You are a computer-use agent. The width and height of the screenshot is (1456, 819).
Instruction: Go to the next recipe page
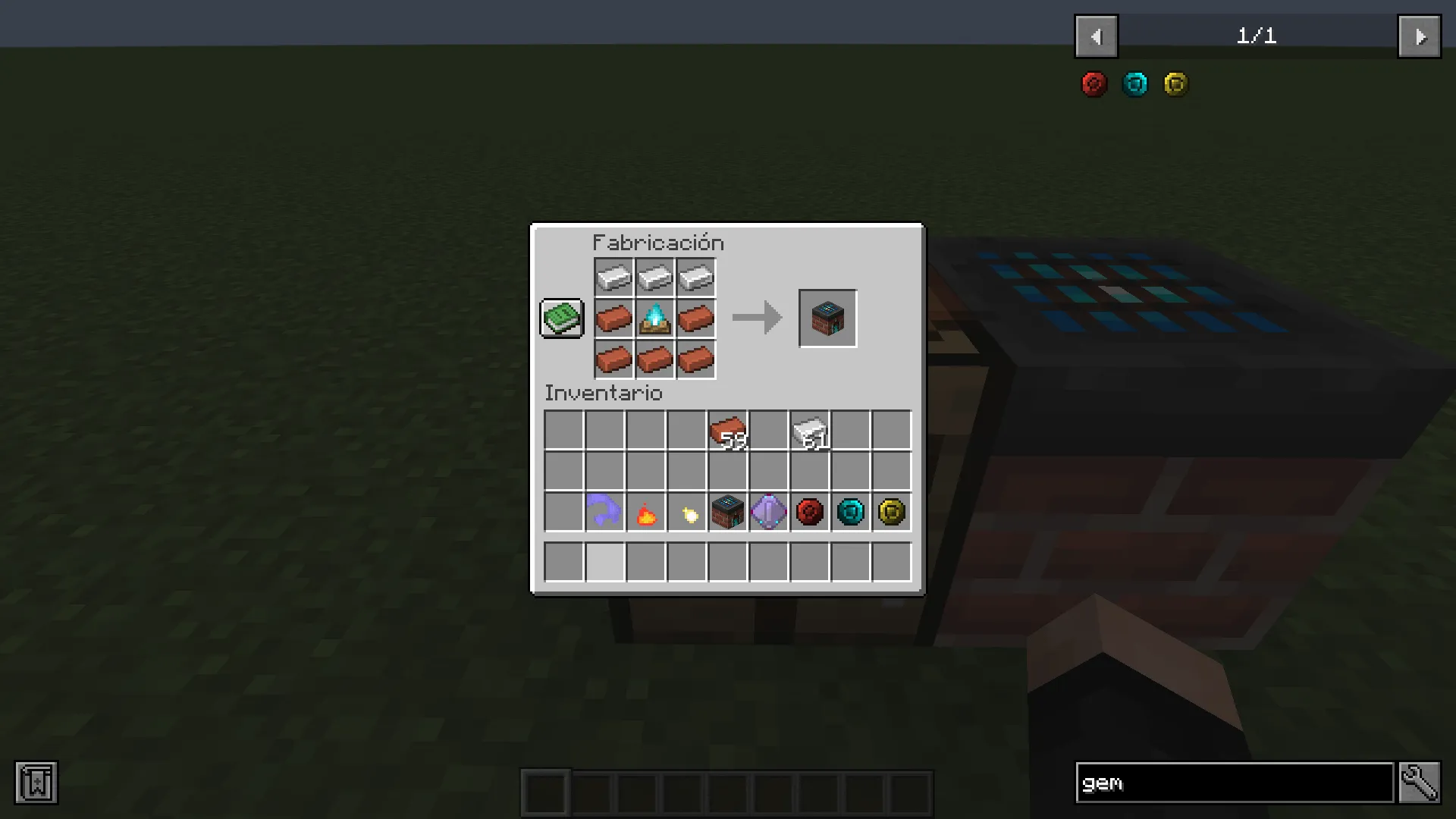point(1420,36)
